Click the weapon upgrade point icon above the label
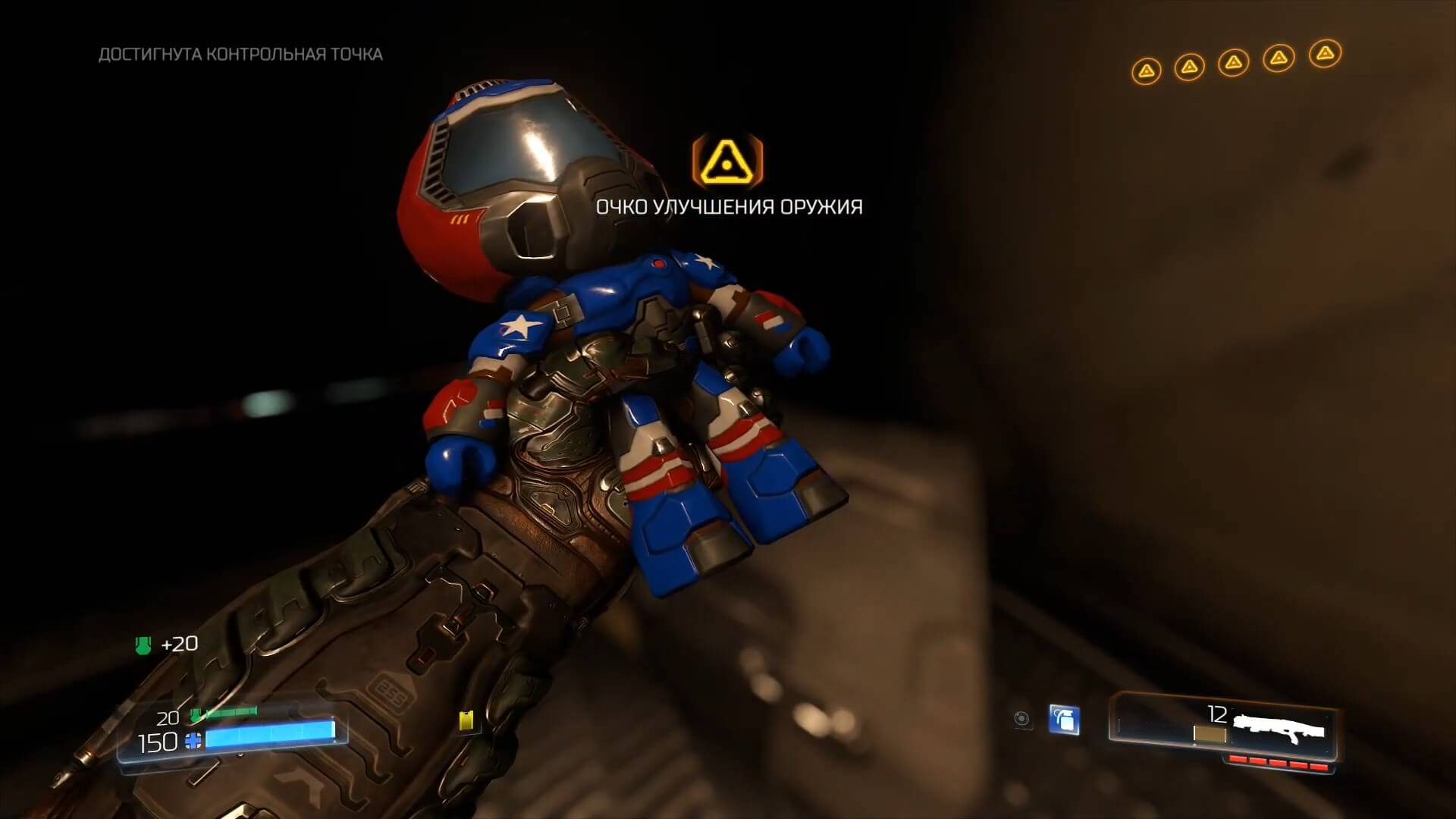This screenshot has width=1456, height=819. coord(728,160)
